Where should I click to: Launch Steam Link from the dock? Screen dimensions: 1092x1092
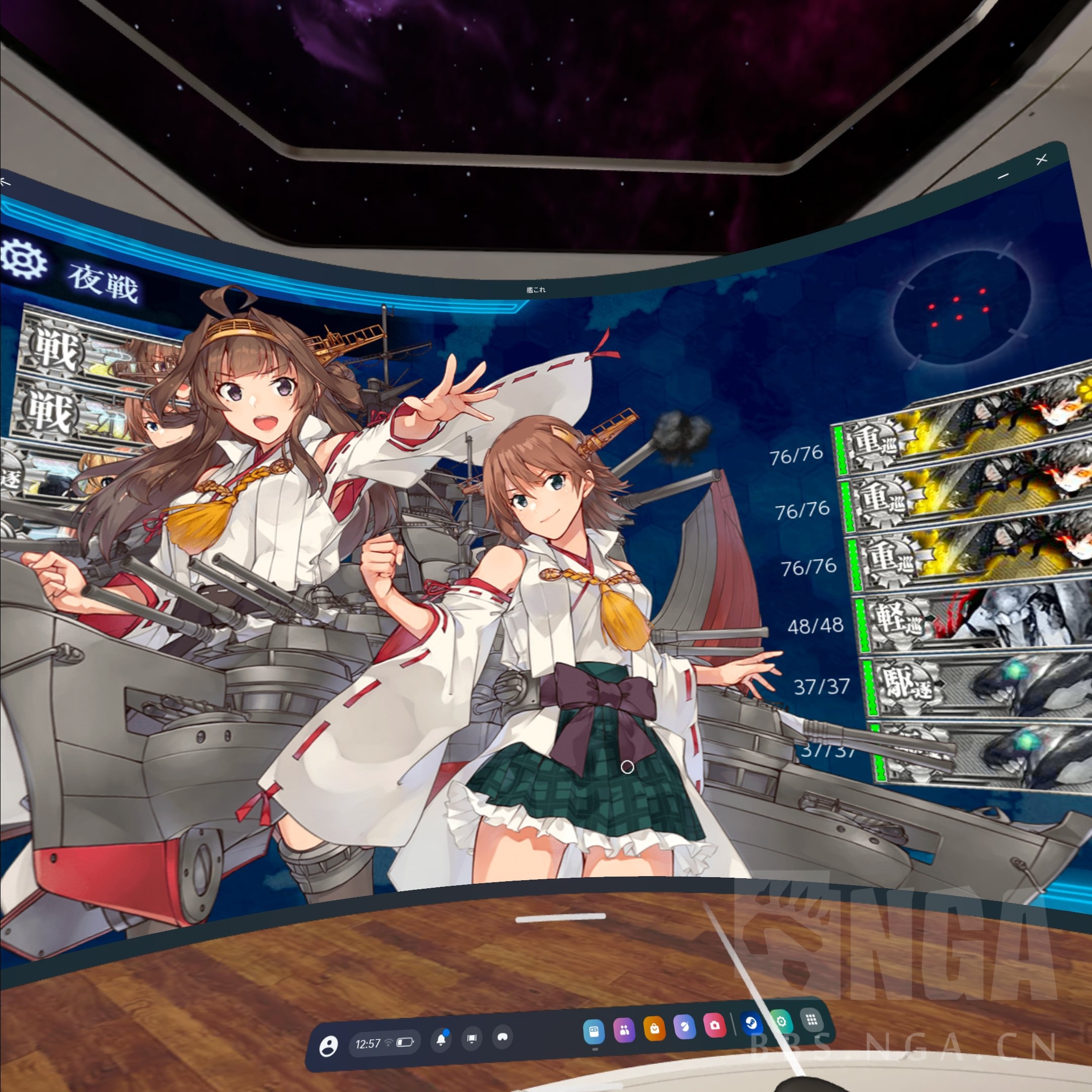(752, 1024)
